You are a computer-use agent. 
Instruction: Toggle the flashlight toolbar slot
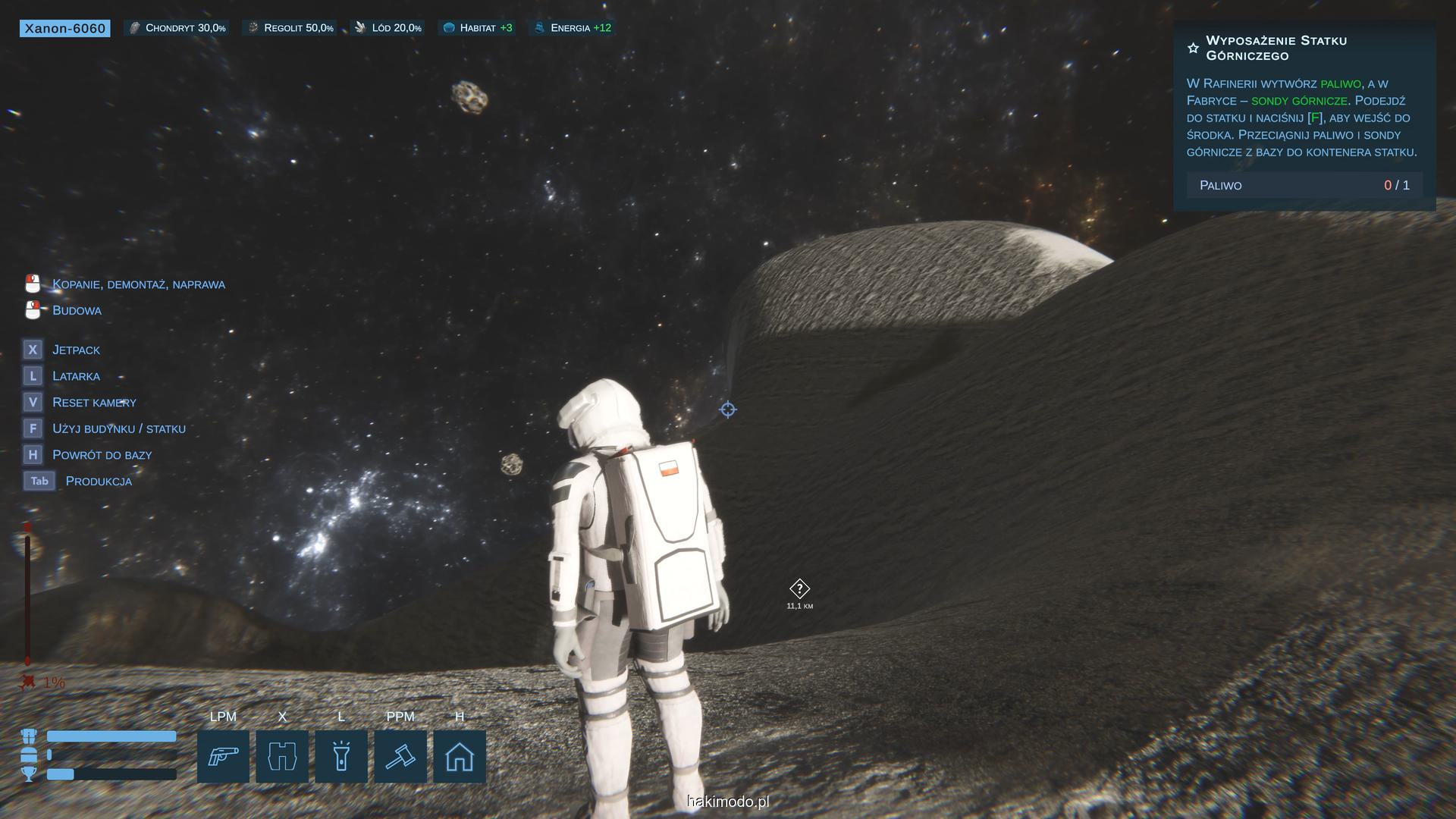click(341, 756)
